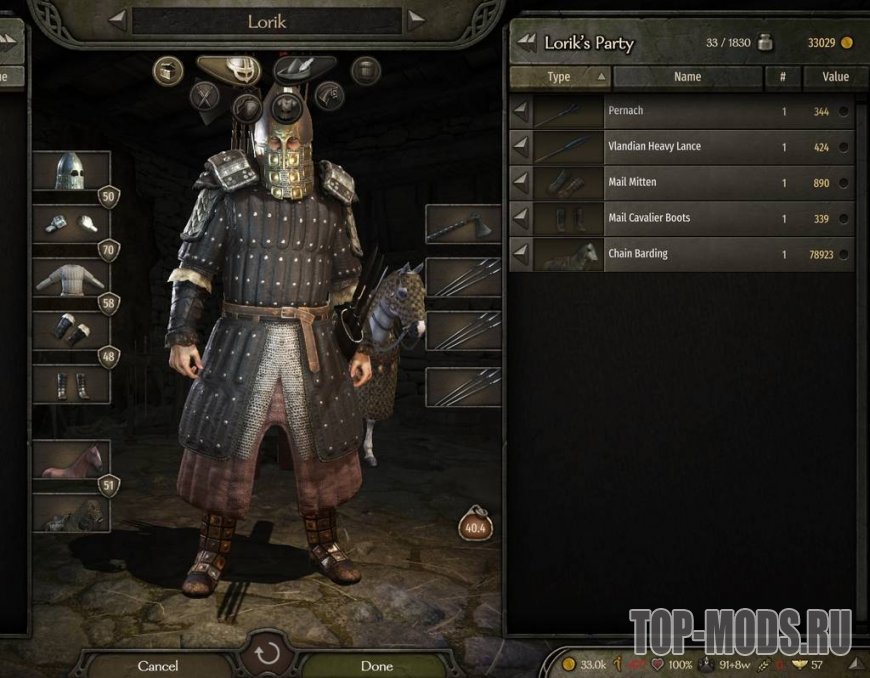The image size is (870, 678).
Task: Sort inventory by the Value column
Action: 834,77
